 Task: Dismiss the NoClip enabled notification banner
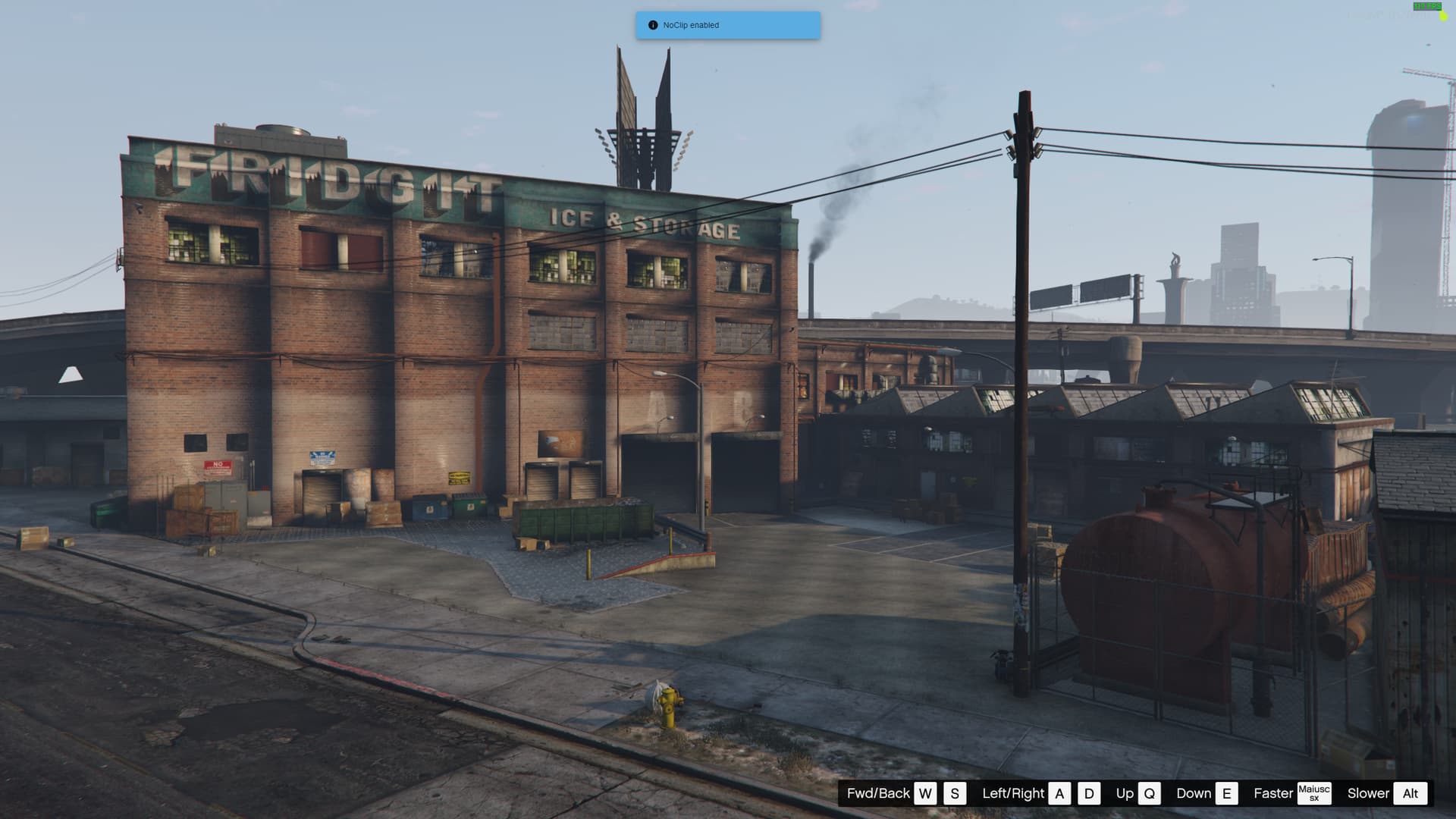[x=728, y=25]
